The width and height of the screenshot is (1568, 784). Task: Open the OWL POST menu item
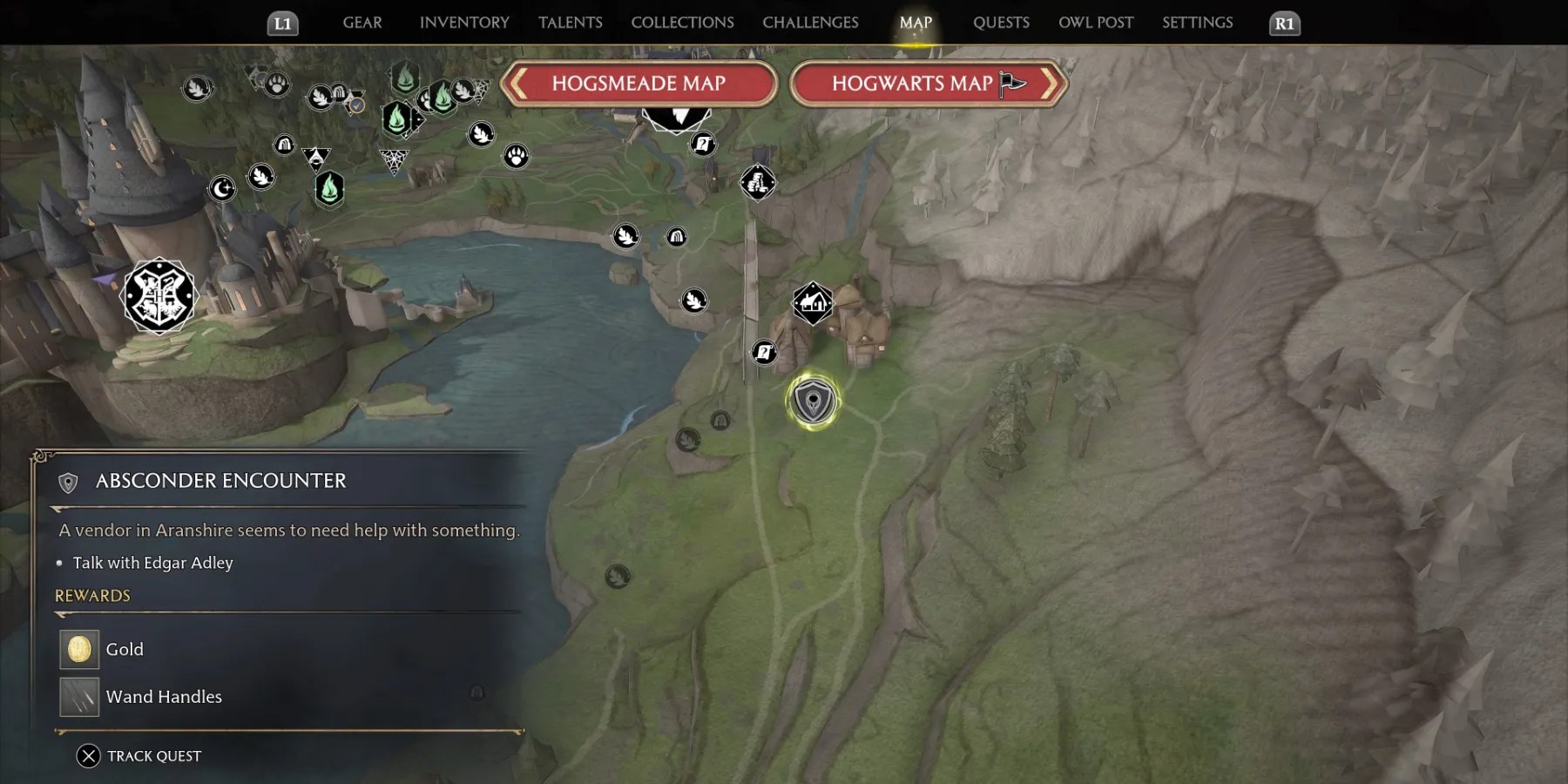click(x=1096, y=23)
